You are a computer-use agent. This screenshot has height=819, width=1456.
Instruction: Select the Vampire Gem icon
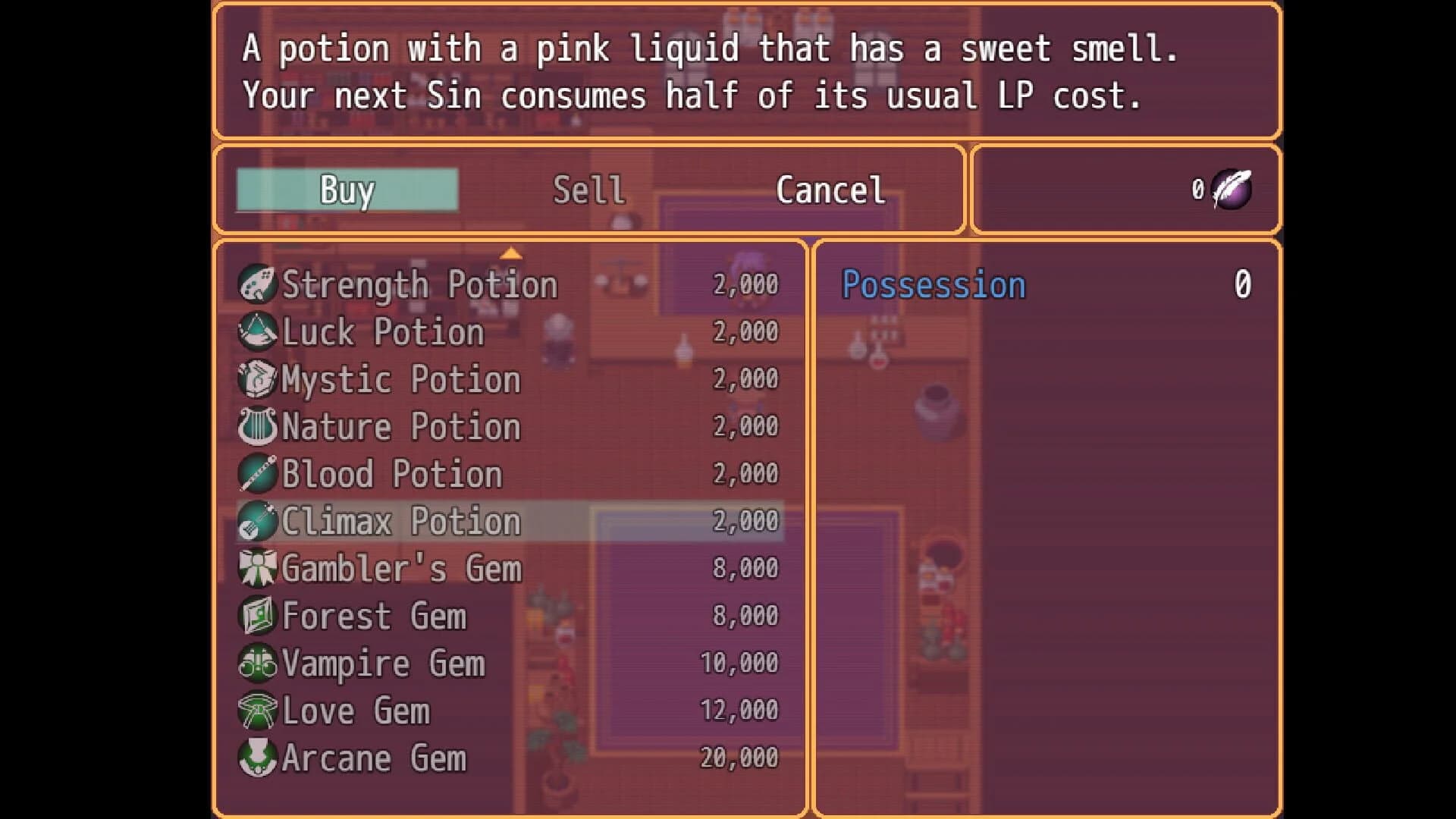[259, 663]
